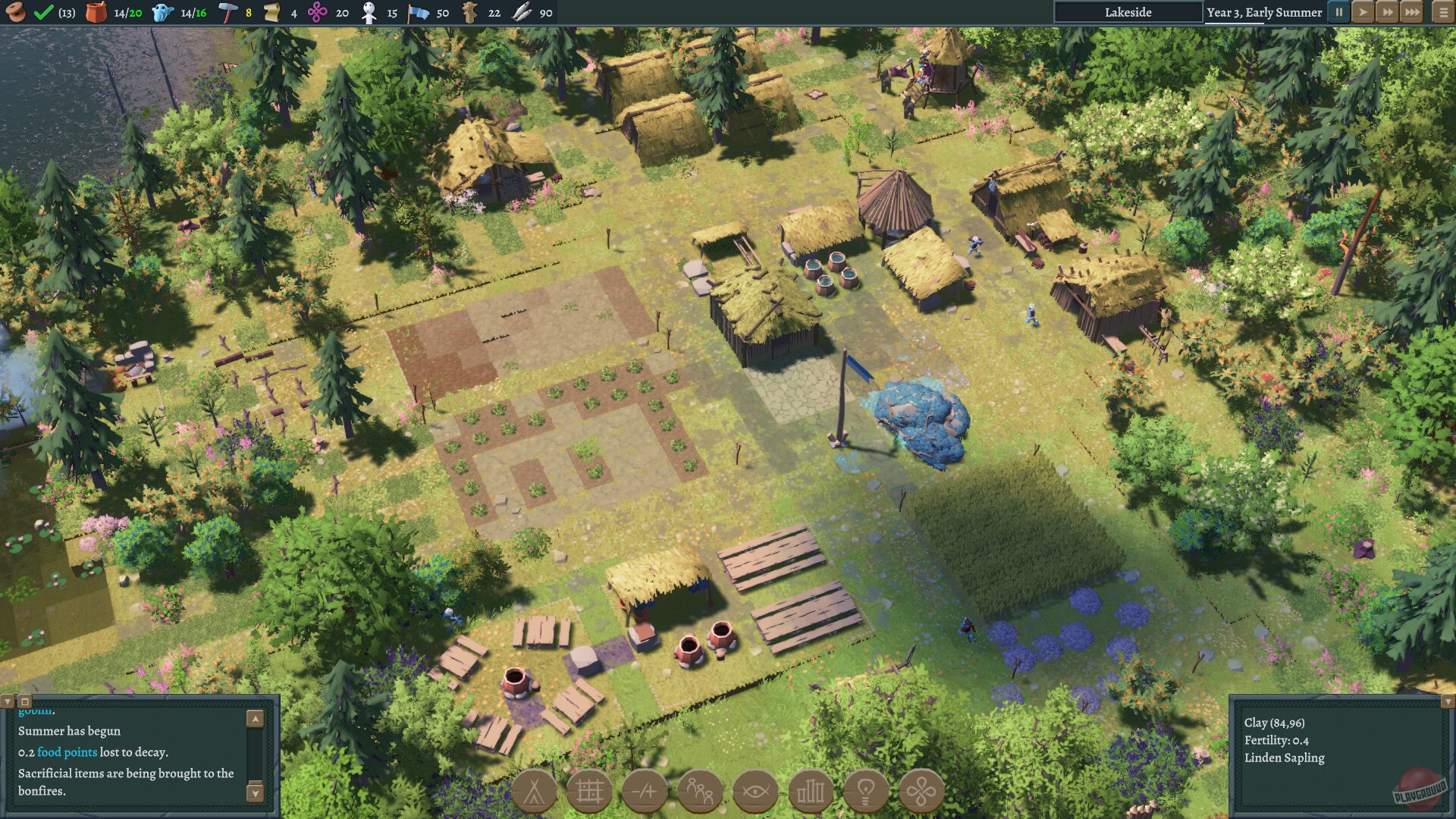The width and height of the screenshot is (1456, 819).
Task: Check the green checkmark tasks indicator
Action: click(43, 12)
